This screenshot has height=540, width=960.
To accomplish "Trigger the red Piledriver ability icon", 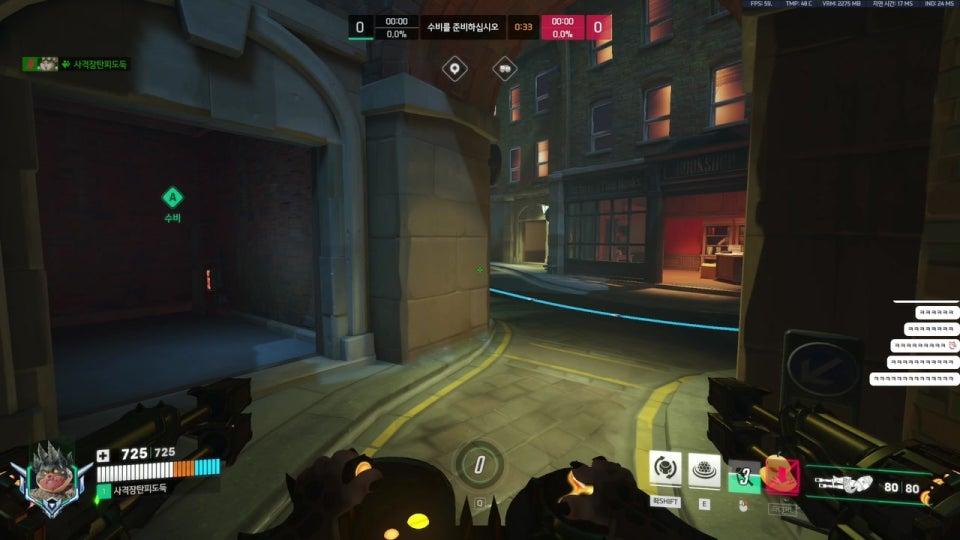I will pyautogui.click(x=780, y=473).
